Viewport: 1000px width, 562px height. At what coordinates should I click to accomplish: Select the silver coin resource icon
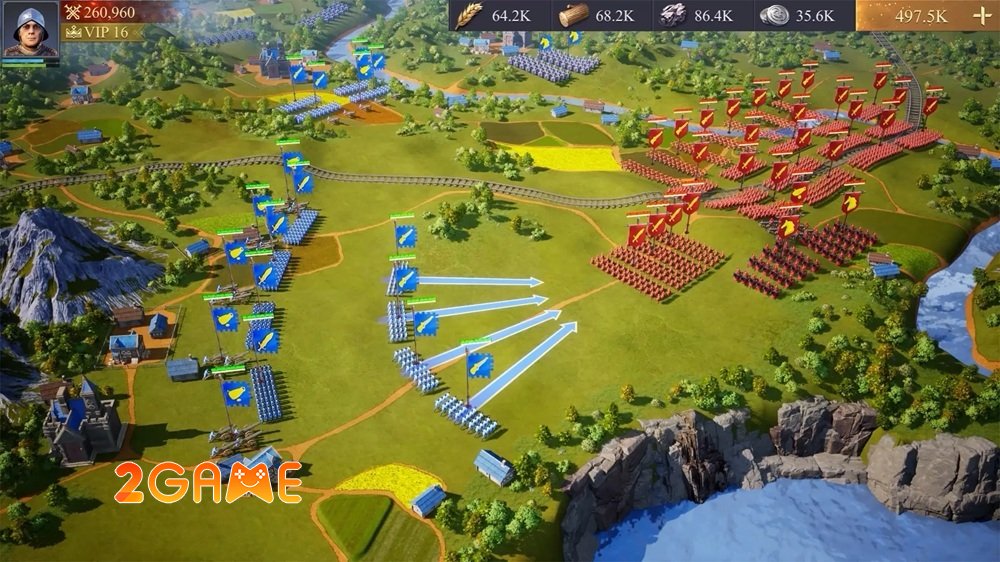[774, 15]
